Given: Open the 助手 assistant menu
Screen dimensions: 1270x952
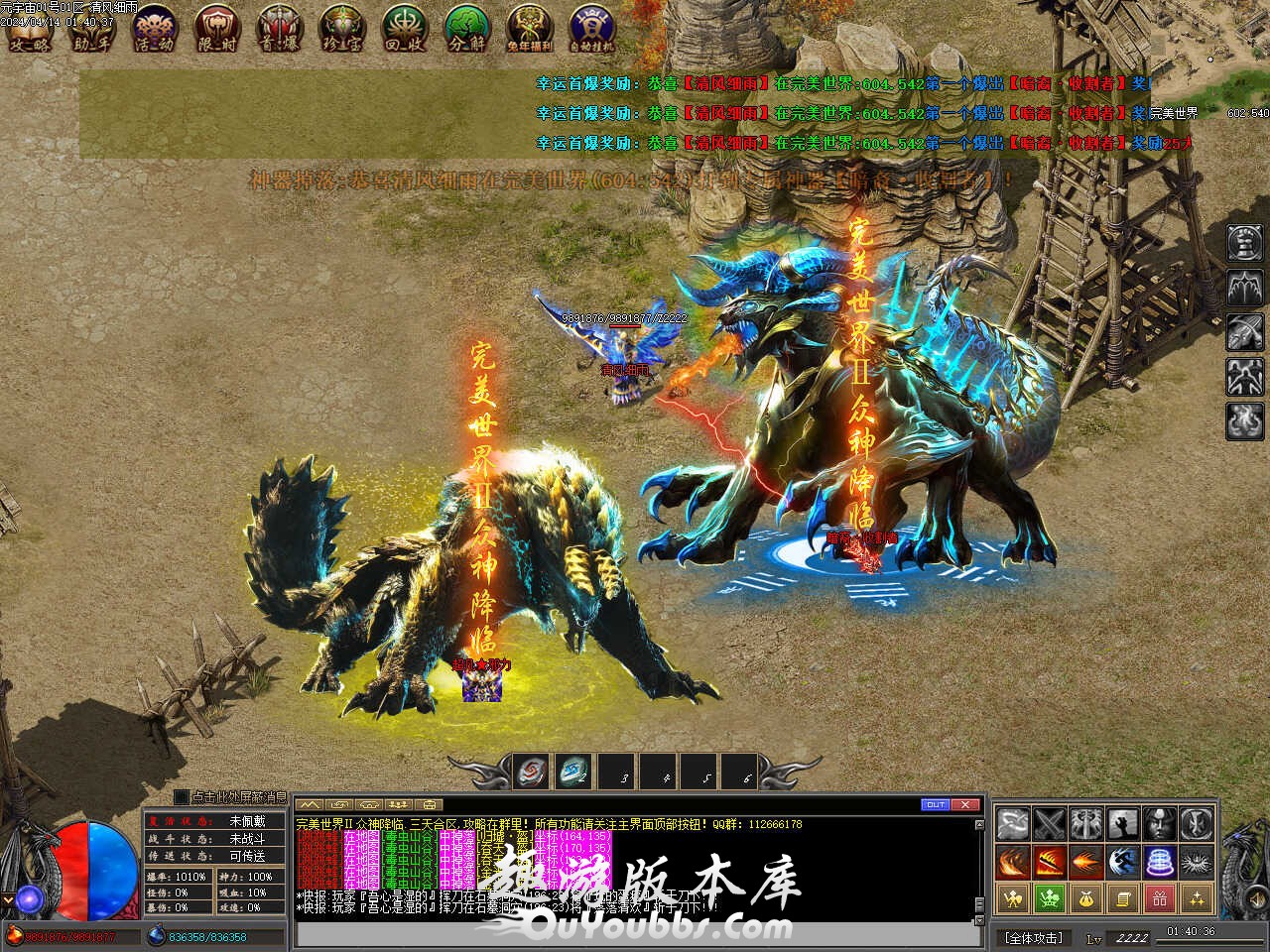Looking at the screenshot, I should 92,28.
